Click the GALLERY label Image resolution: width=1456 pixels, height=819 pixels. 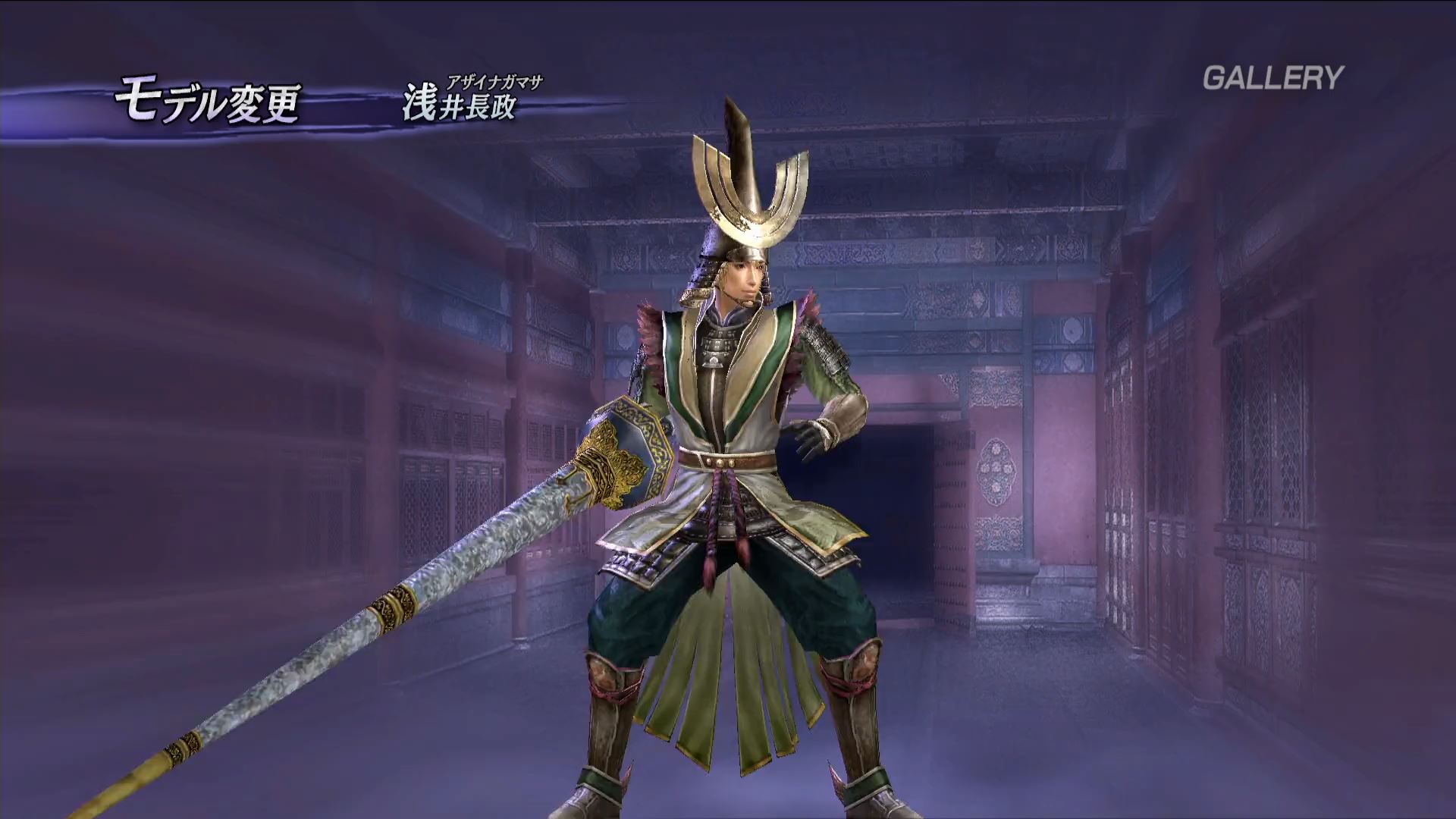point(1272,78)
